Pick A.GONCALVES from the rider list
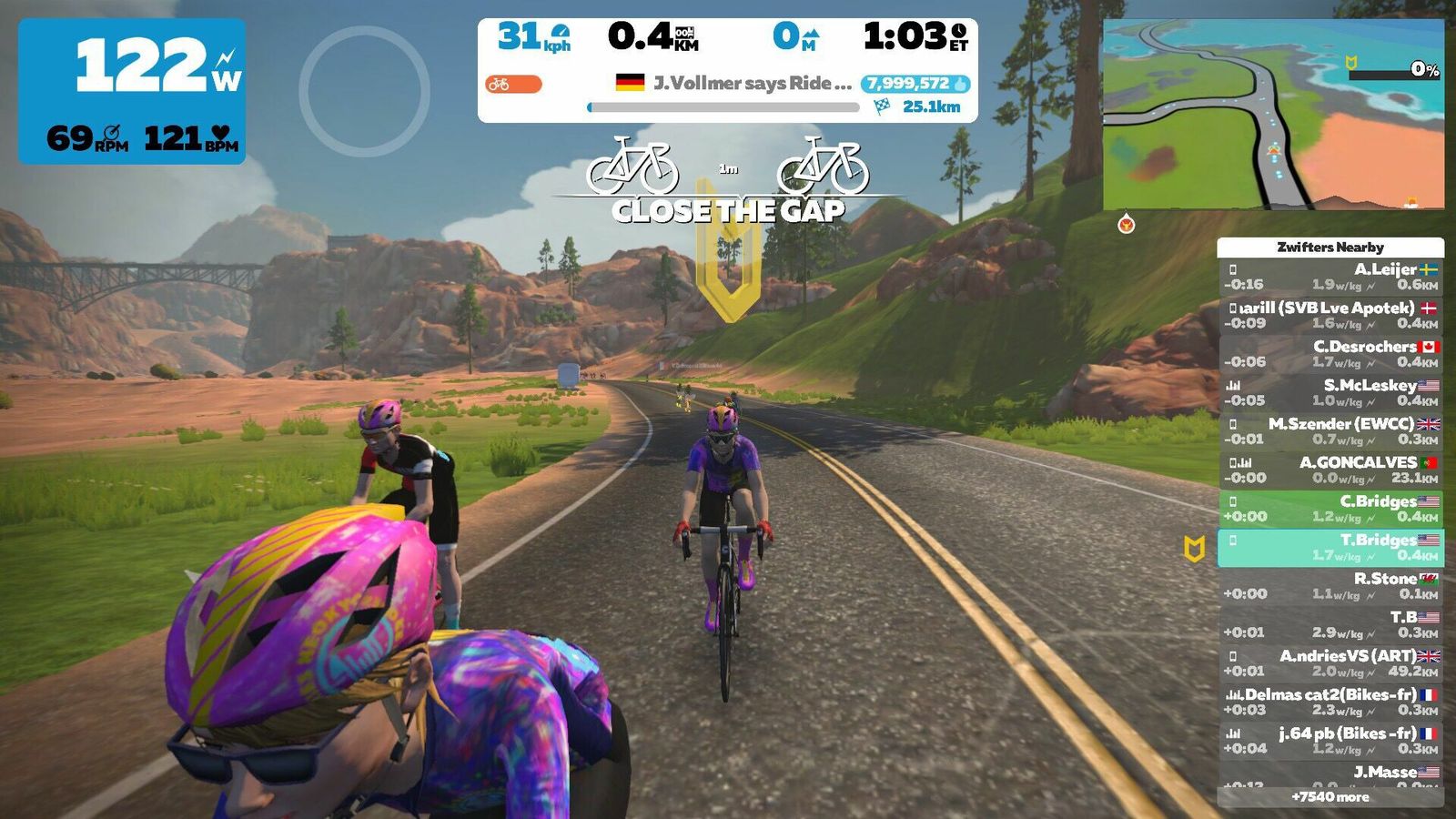The height and width of the screenshot is (819, 1456). pos(1330,470)
